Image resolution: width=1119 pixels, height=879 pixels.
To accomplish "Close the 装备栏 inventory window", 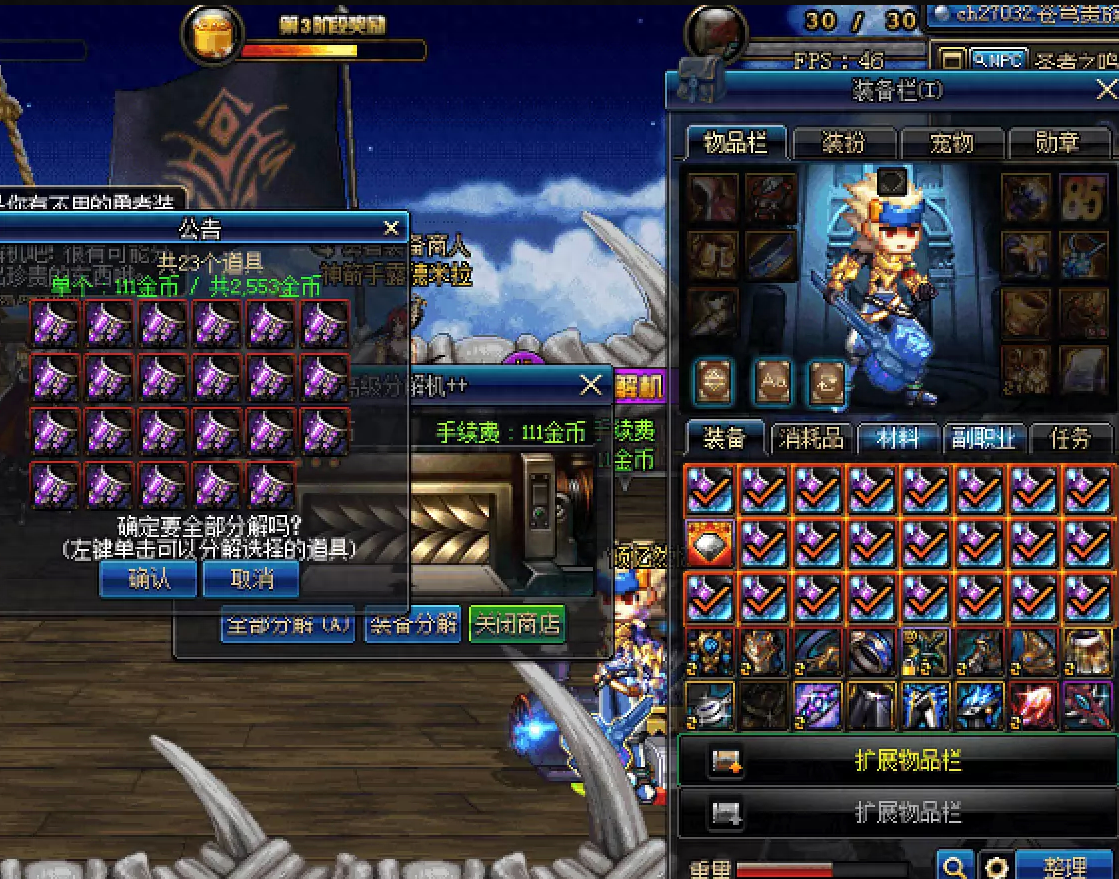I will coord(1106,91).
